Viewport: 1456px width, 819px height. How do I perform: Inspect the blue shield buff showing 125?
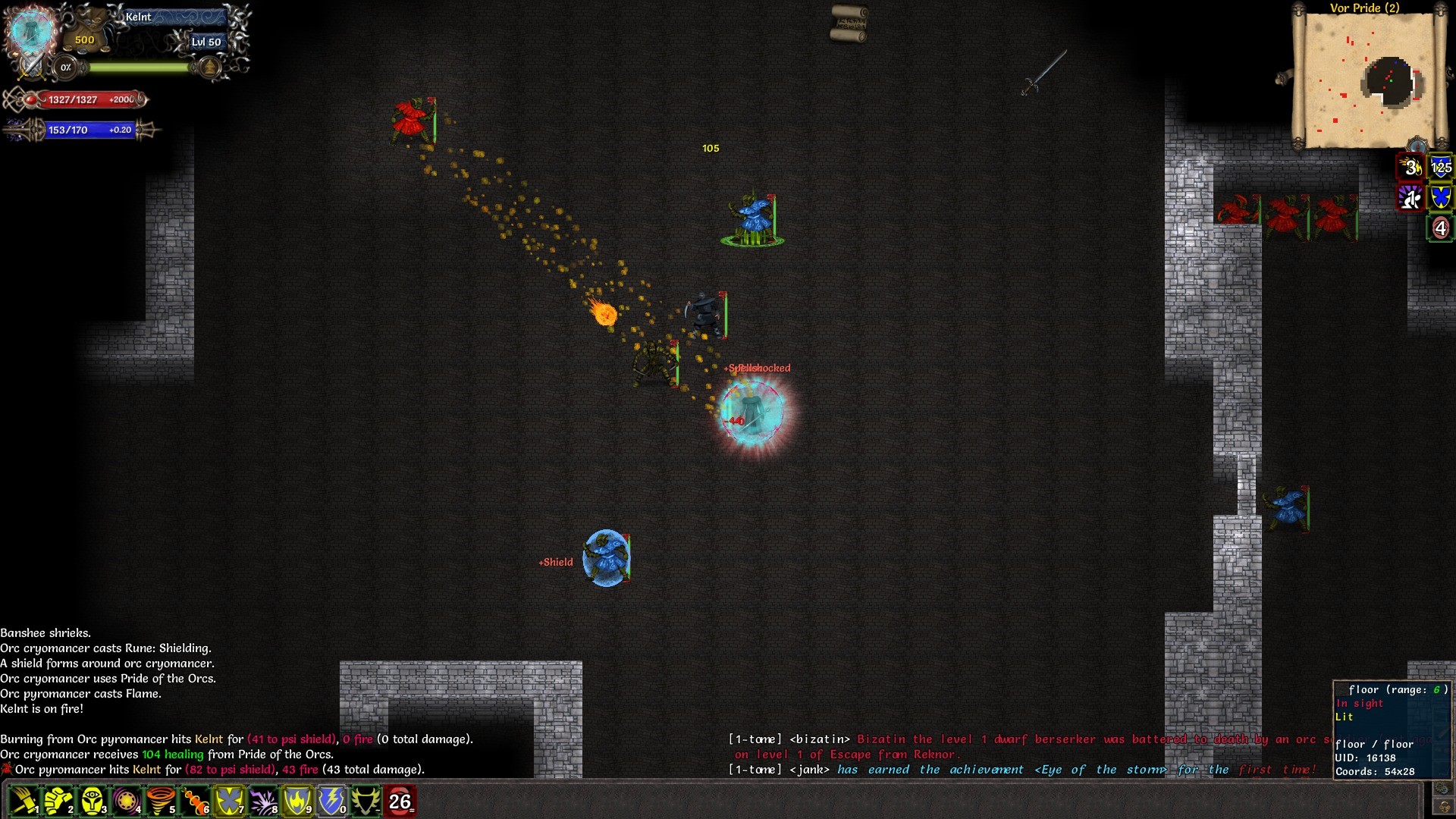coord(1441,167)
